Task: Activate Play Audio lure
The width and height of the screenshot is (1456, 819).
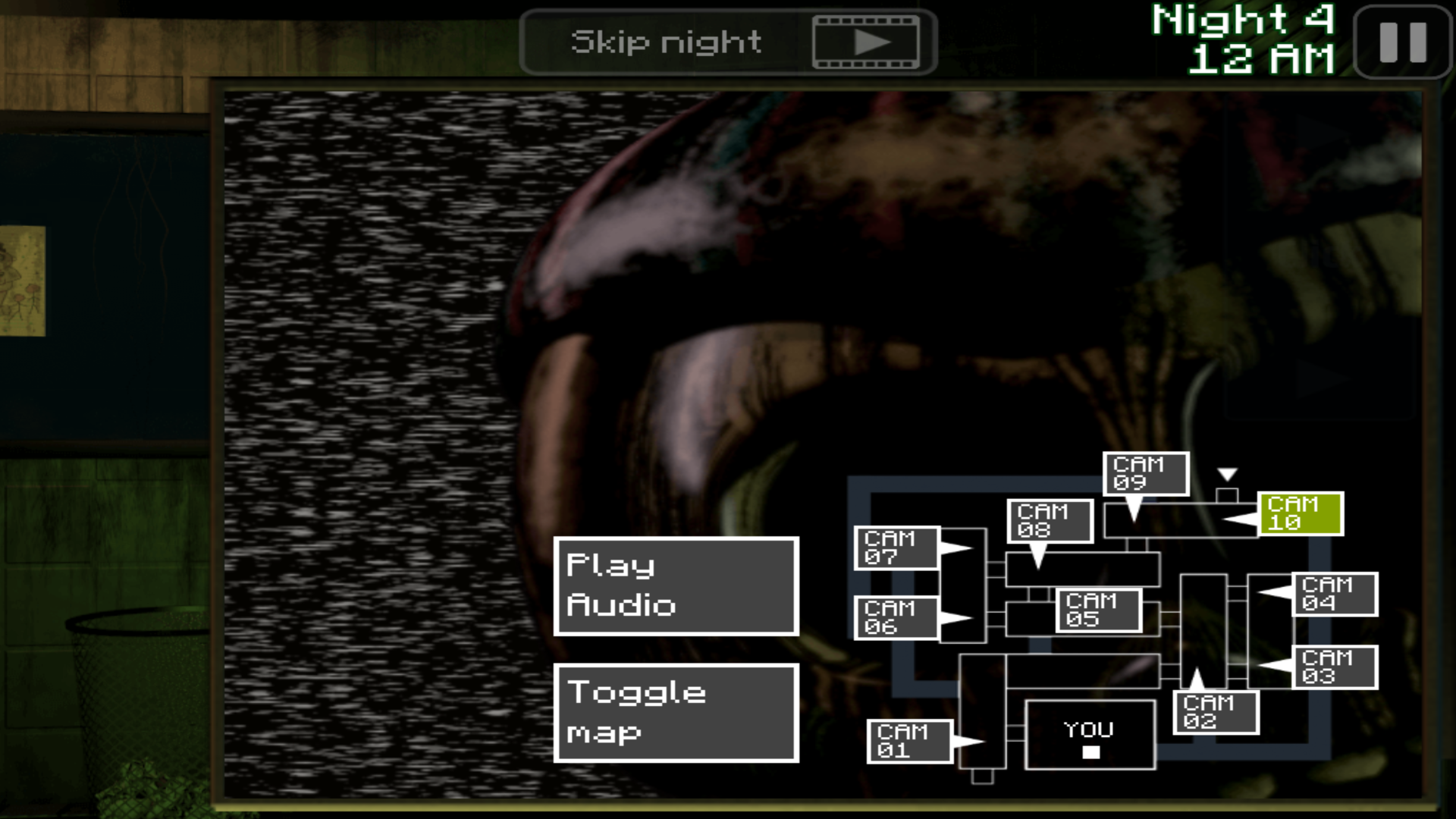Action: point(676,585)
